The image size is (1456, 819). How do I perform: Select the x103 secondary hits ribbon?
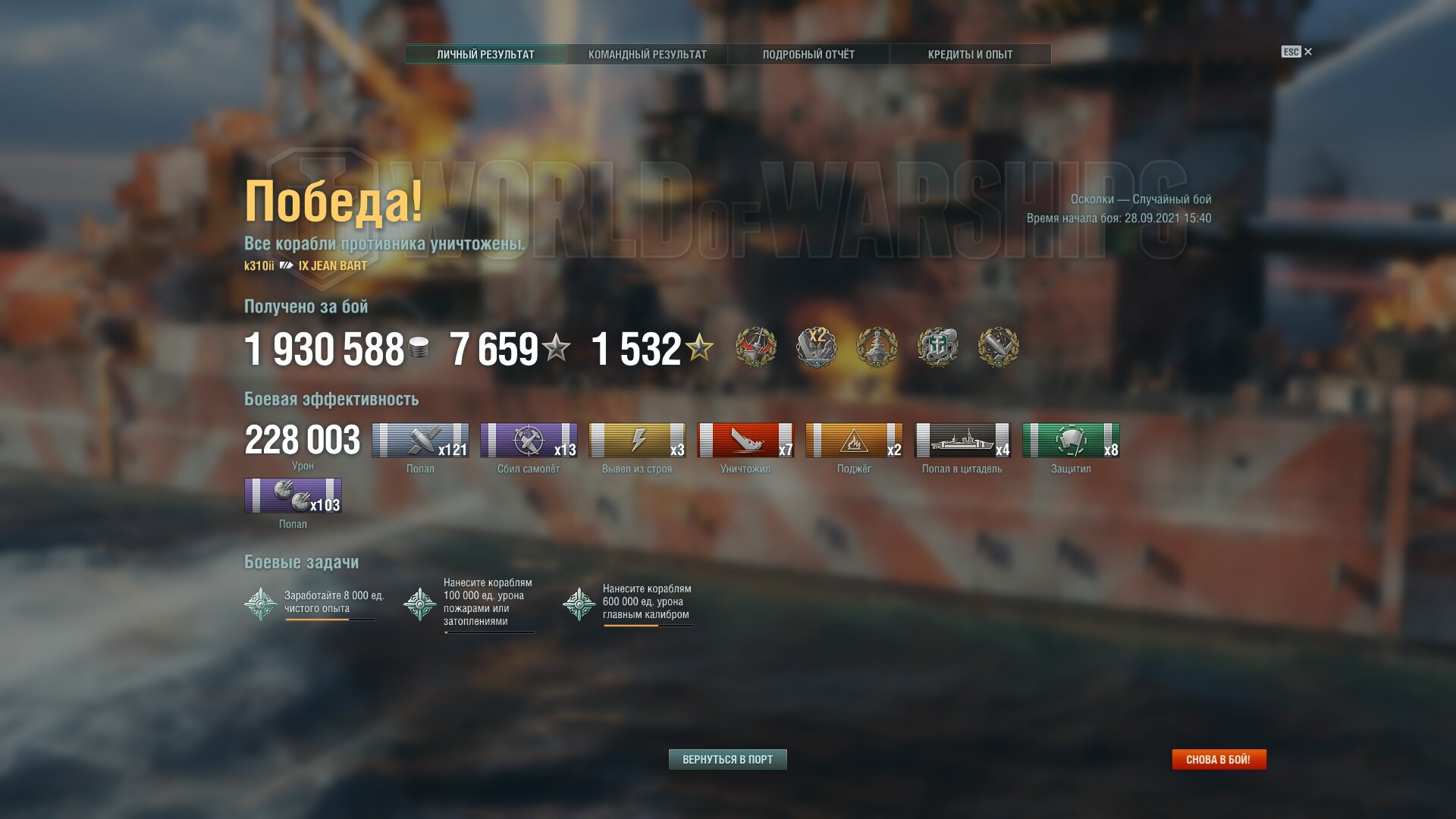pos(293,496)
